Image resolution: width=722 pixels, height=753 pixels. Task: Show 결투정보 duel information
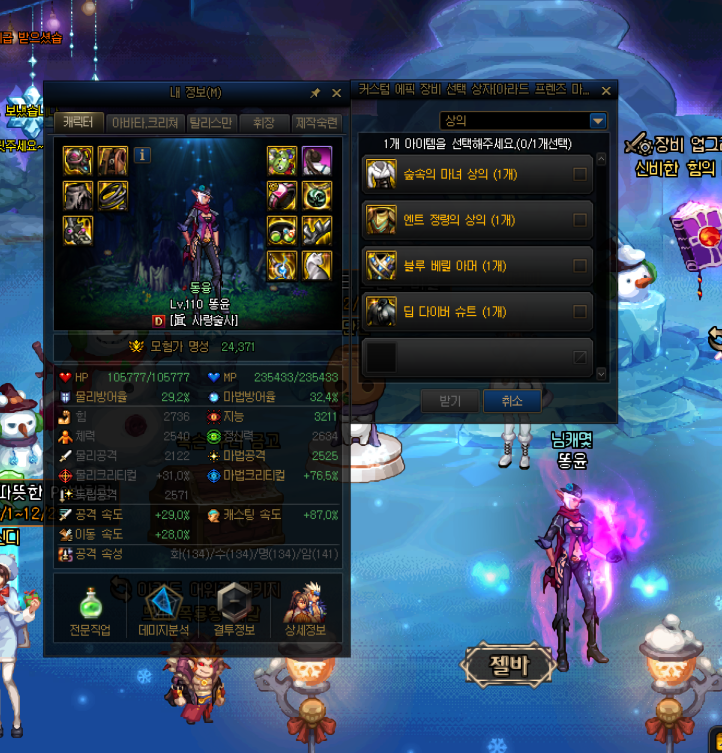pyautogui.click(x=233, y=611)
